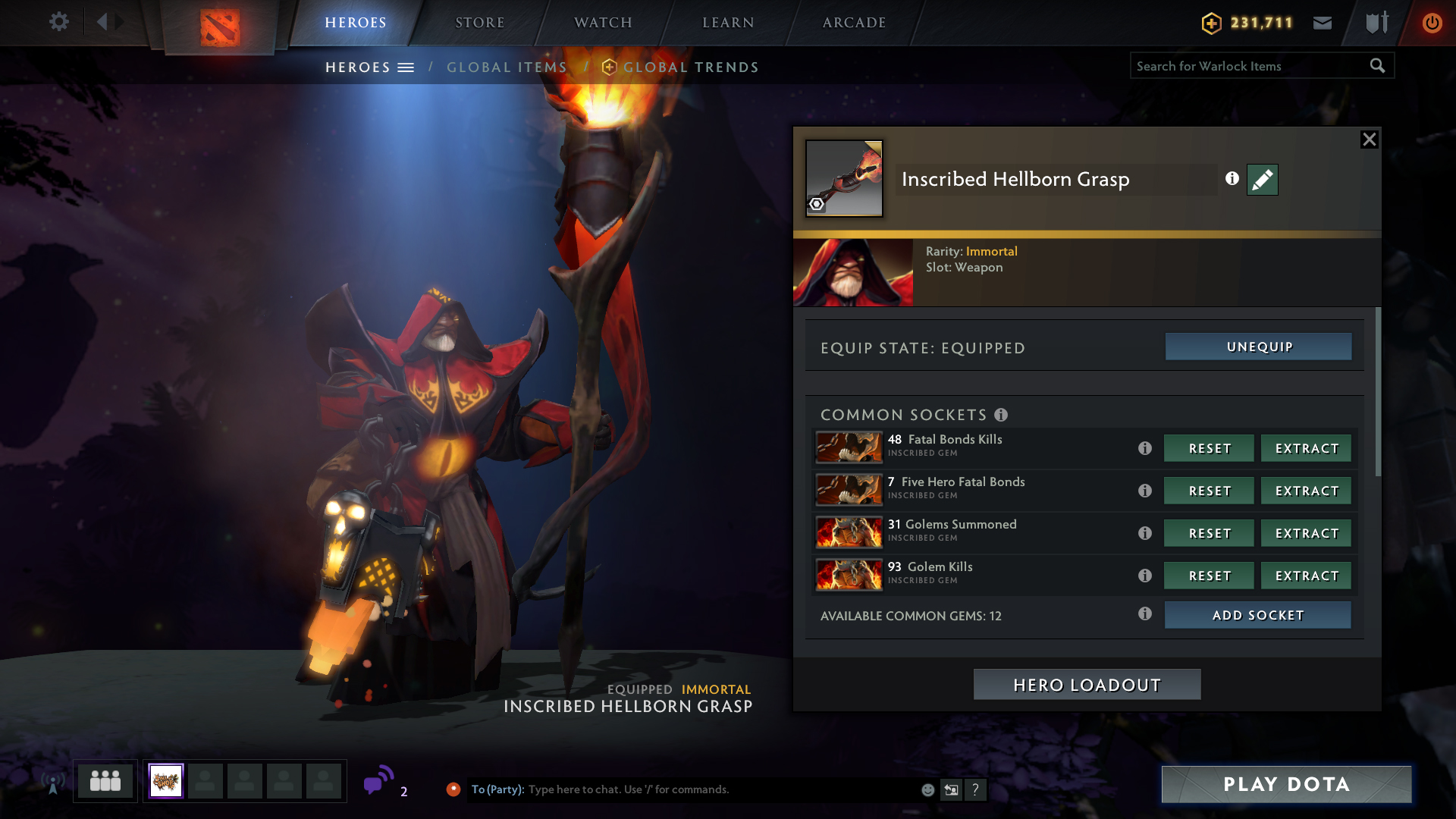Open the mail envelope inbox
Image resolution: width=1456 pixels, height=819 pixels.
click(1323, 23)
